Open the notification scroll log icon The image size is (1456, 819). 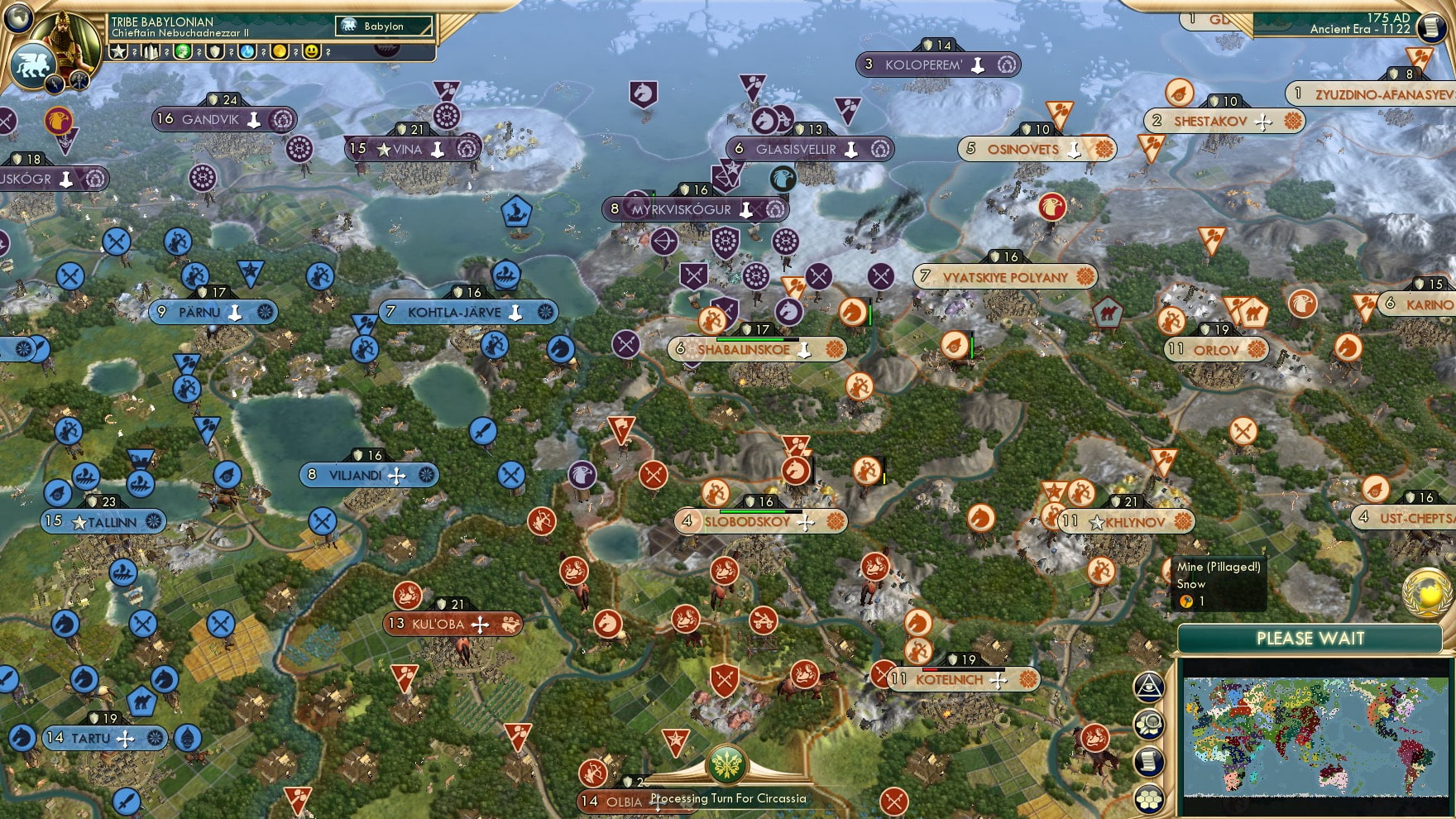(1148, 759)
